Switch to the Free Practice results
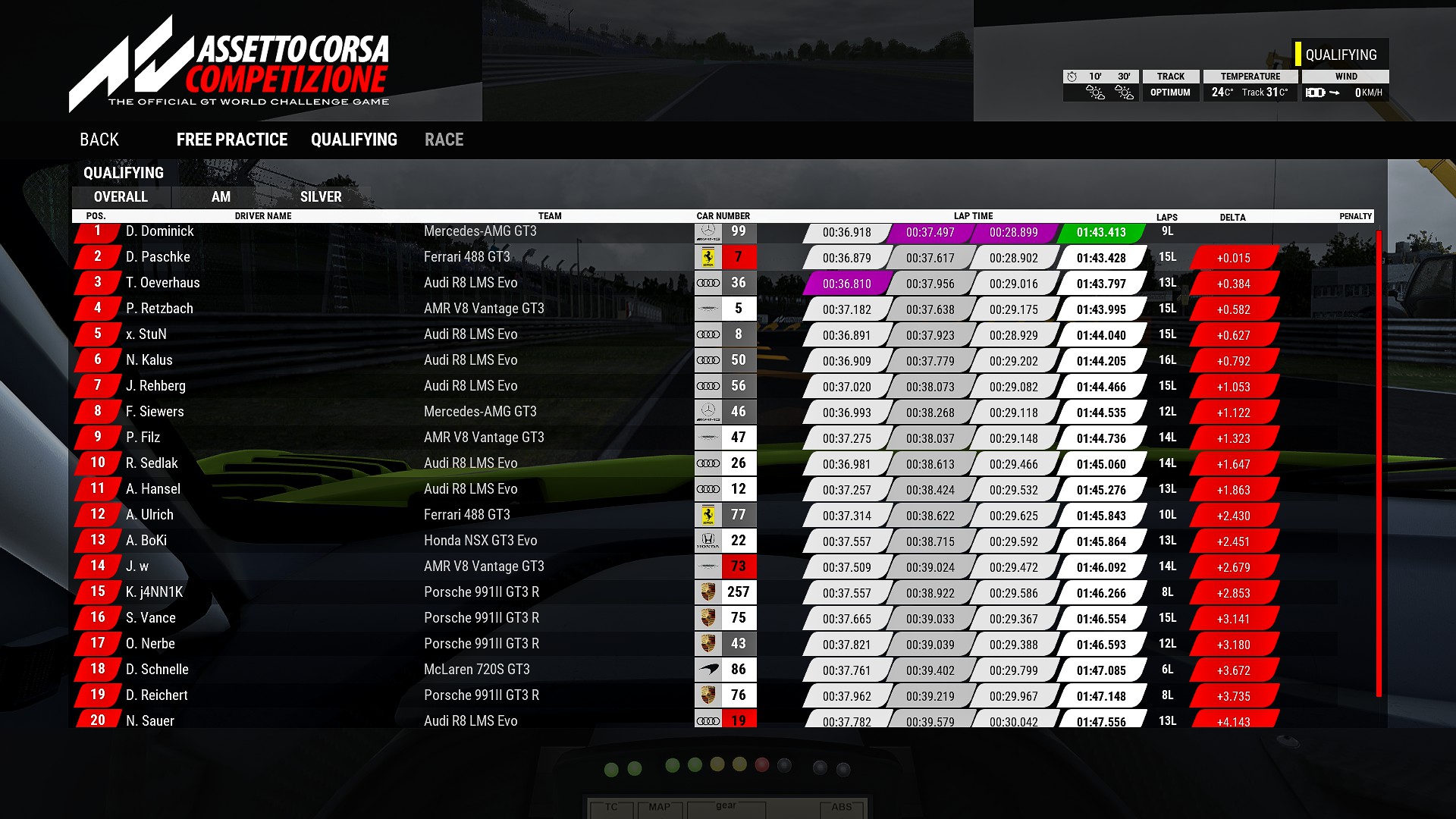The image size is (1456, 819). tap(232, 140)
